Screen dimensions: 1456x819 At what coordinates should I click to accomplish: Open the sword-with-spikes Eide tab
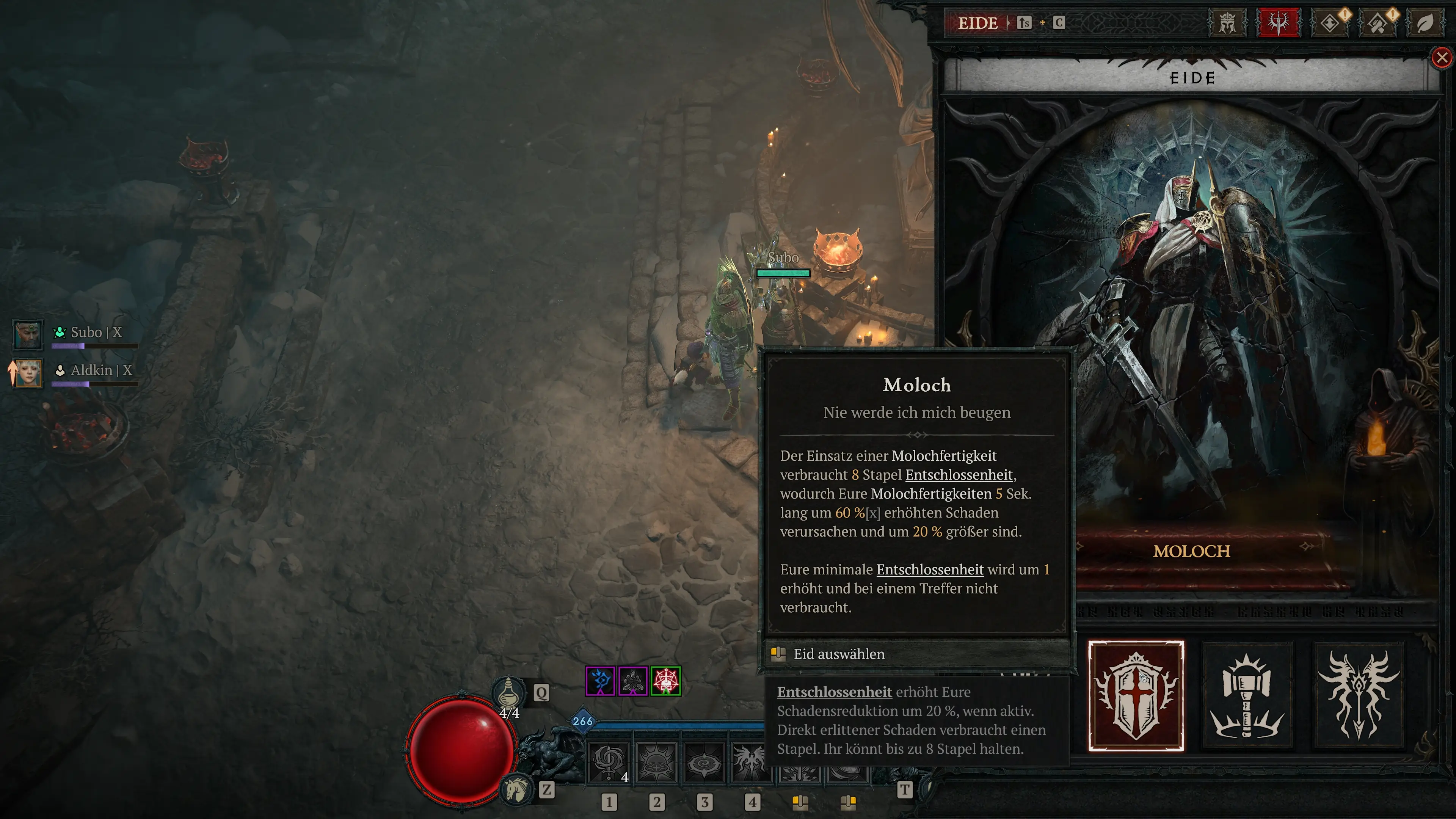coord(1279,23)
